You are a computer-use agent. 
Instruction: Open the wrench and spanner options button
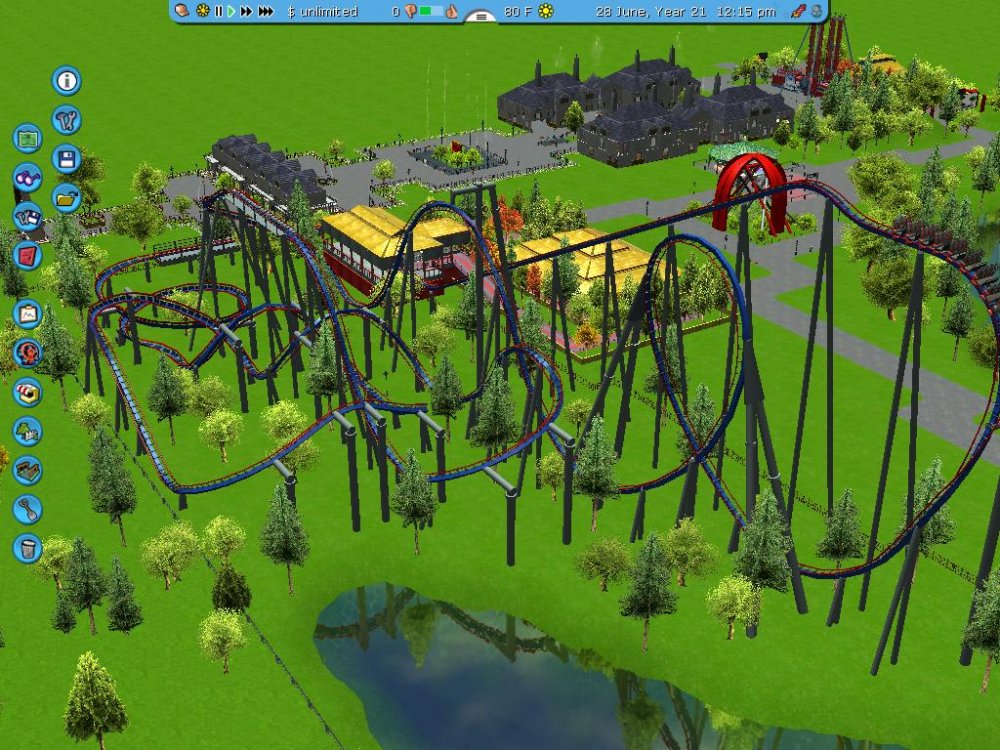pos(67,120)
